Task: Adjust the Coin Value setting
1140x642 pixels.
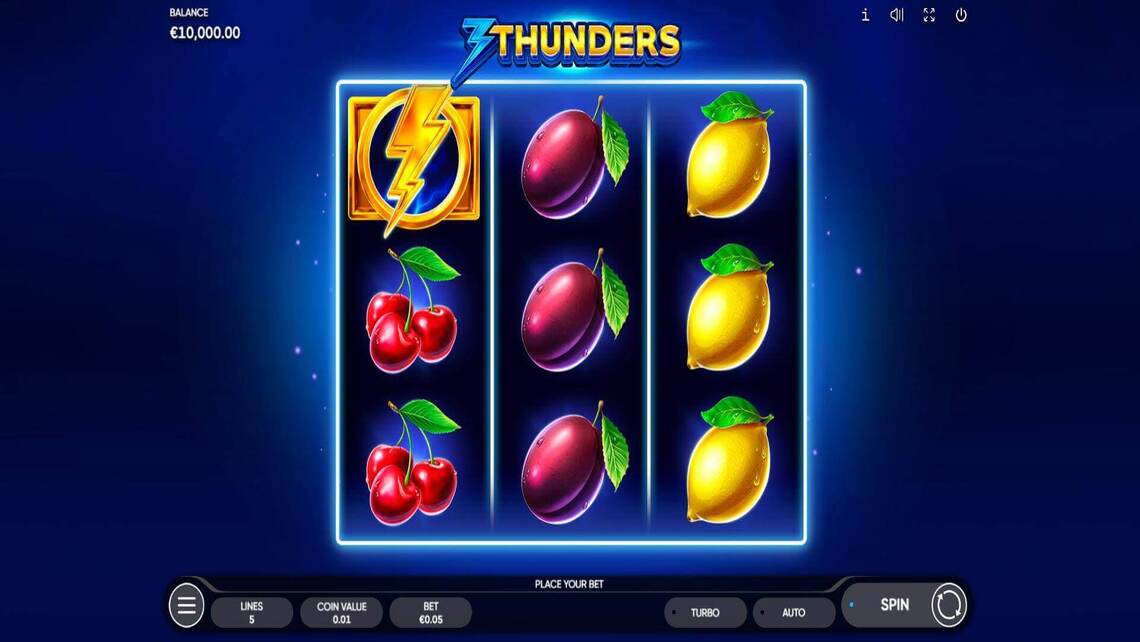Action: (341, 612)
